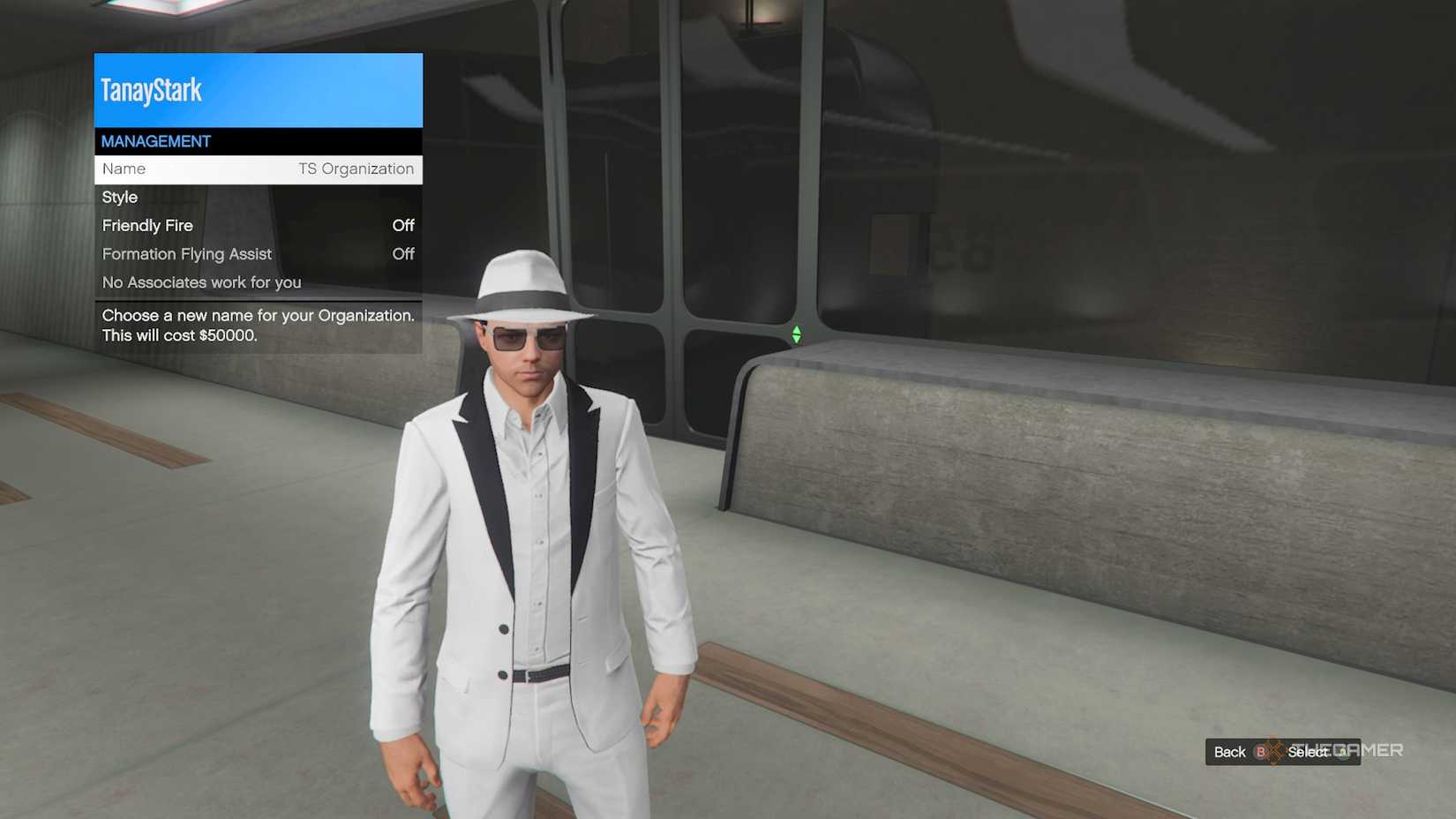This screenshot has width=1456, height=819.
Task: Click the A button icon next to Select
Action: pos(1341,752)
